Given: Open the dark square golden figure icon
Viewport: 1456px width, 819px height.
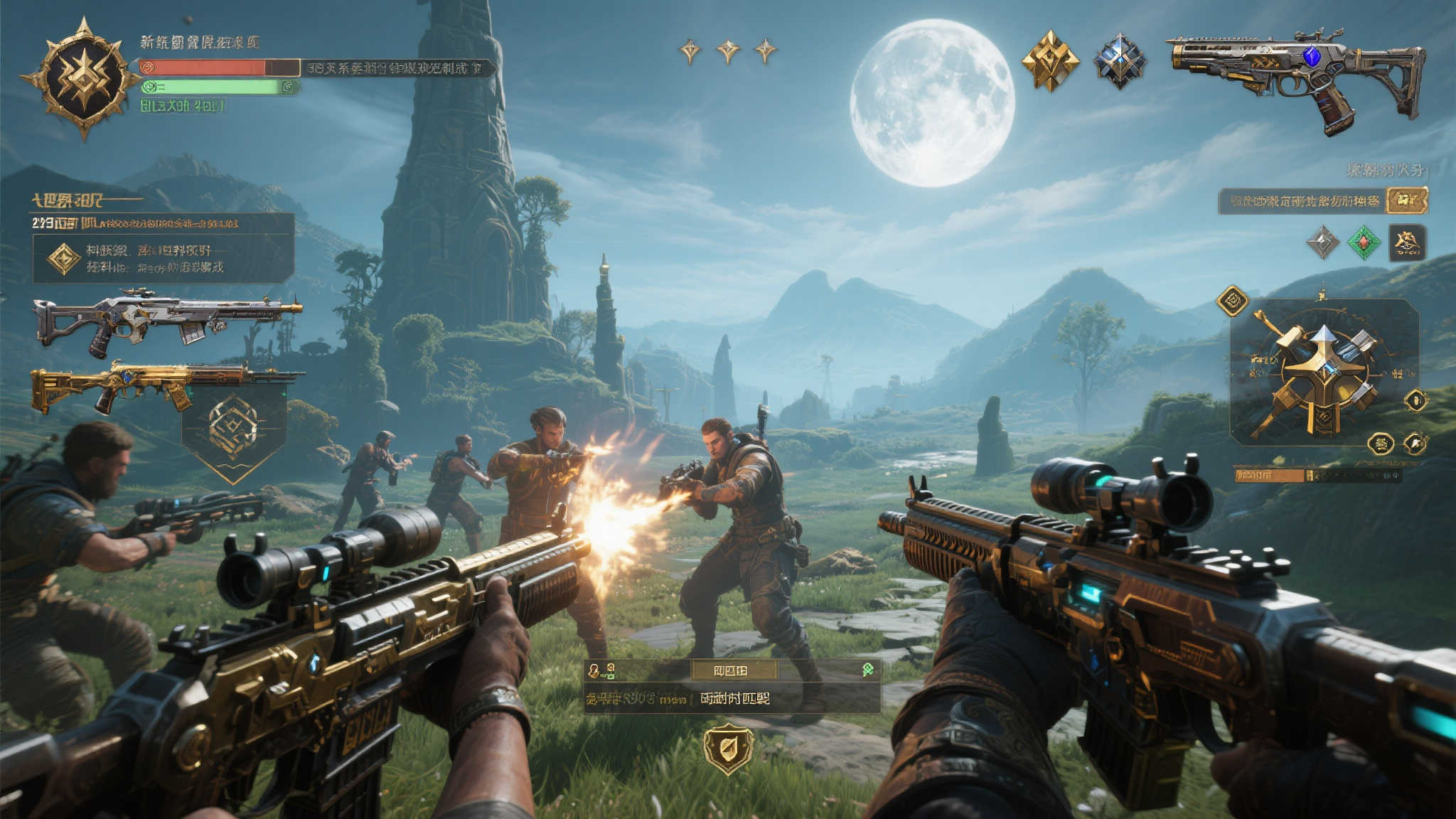Looking at the screenshot, I should (x=1407, y=242).
